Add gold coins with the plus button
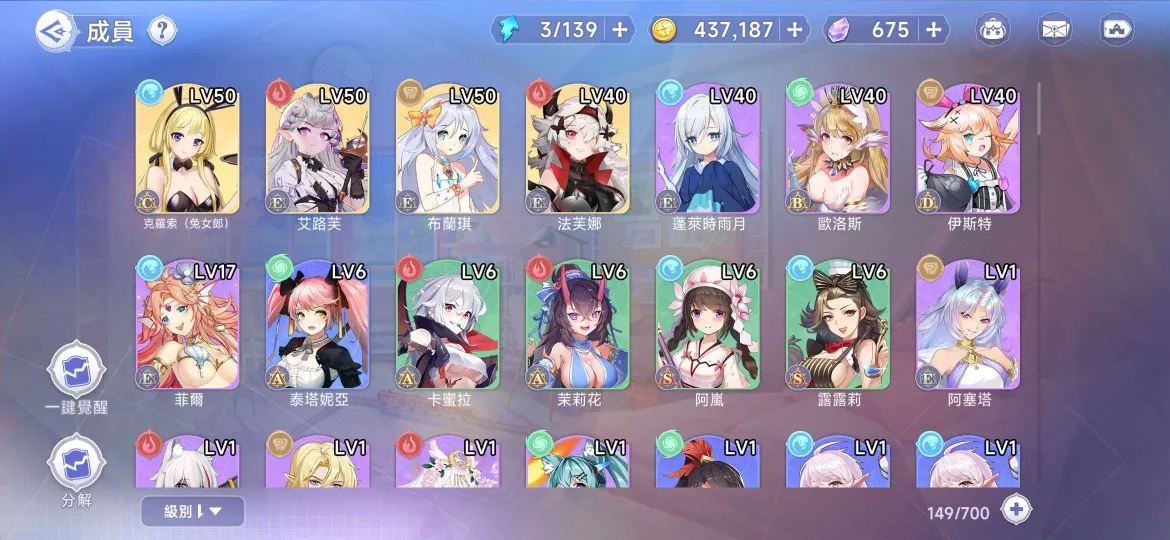This screenshot has width=1170, height=540. point(795,30)
